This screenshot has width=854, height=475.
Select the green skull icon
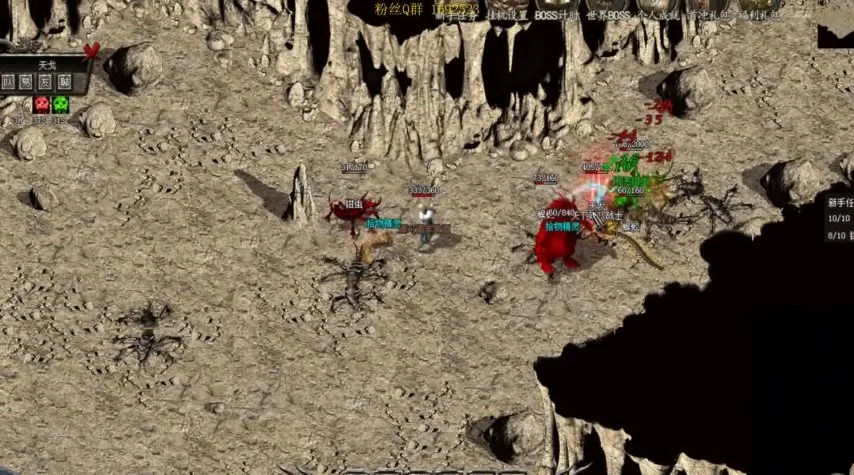coord(62,103)
